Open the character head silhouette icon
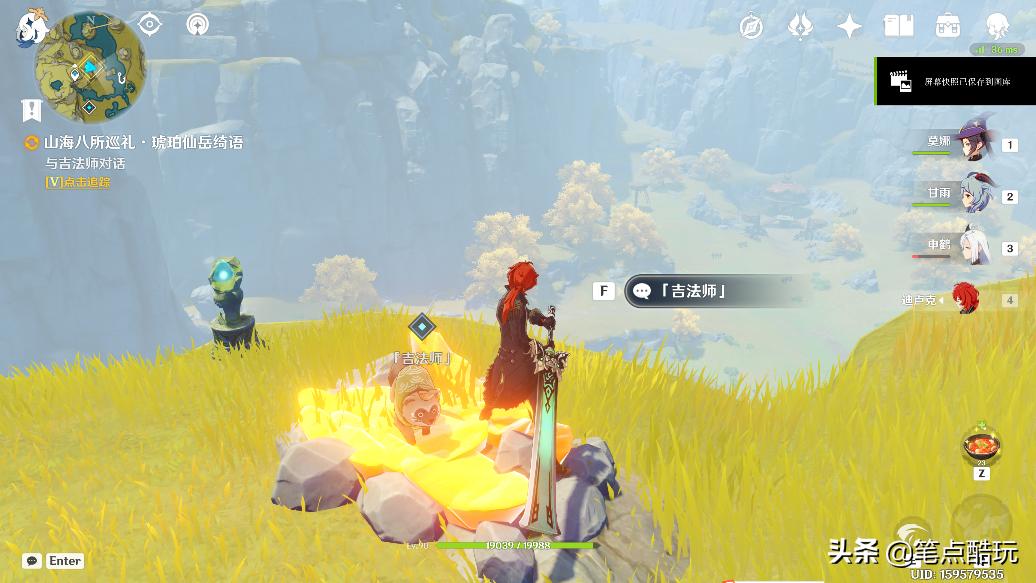The height and width of the screenshot is (583, 1036). tap(996, 27)
